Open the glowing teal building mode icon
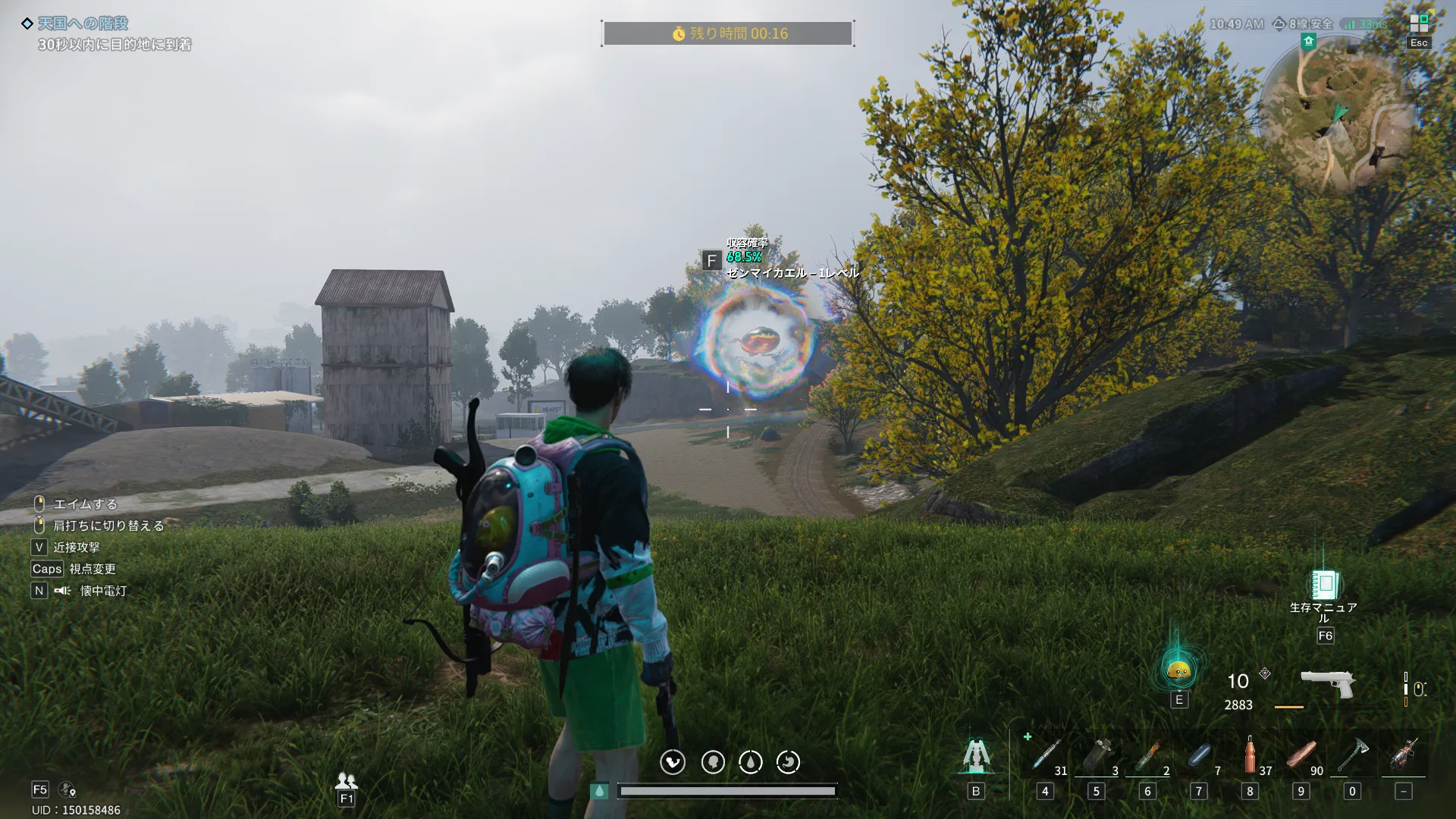 pyautogui.click(x=976, y=756)
